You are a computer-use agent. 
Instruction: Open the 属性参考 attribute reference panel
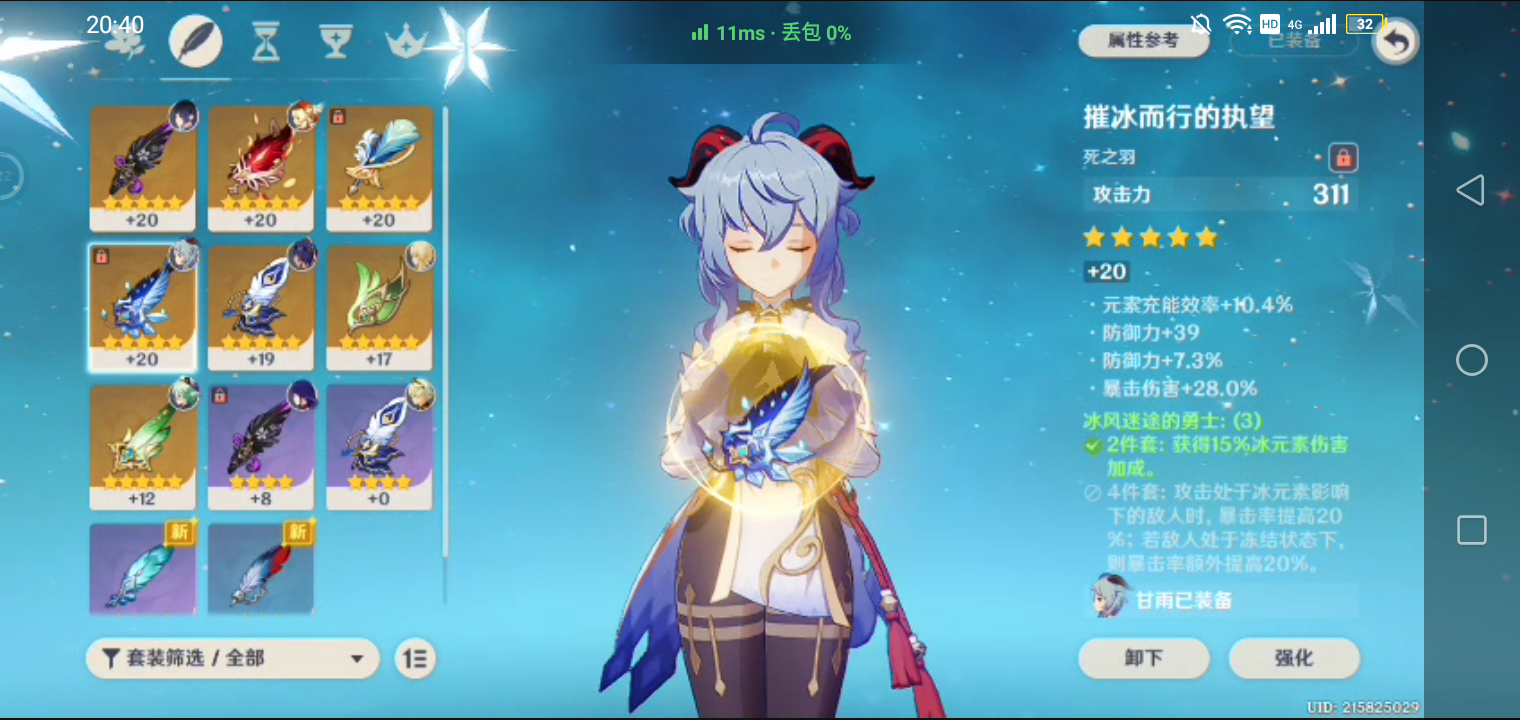pyautogui.click(x=1143, y=40)
